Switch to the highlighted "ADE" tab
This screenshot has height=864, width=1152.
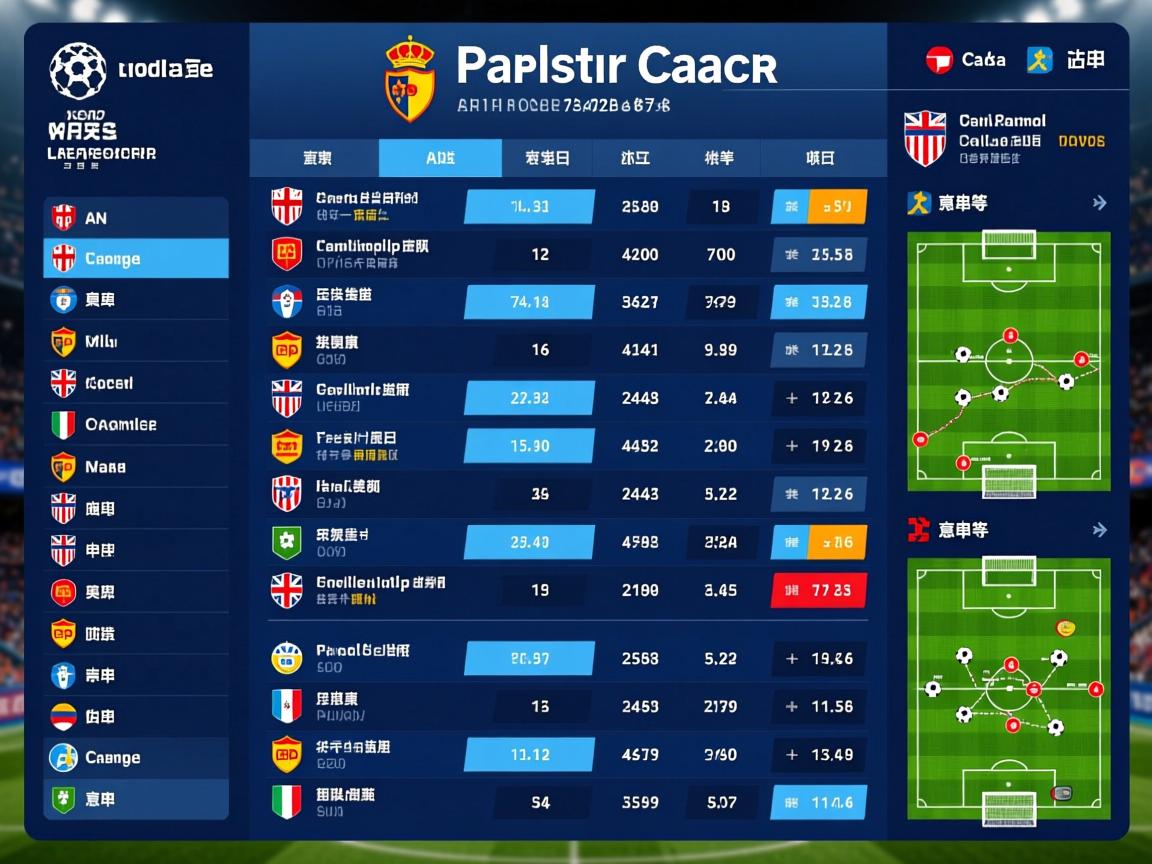click(440, 158)
